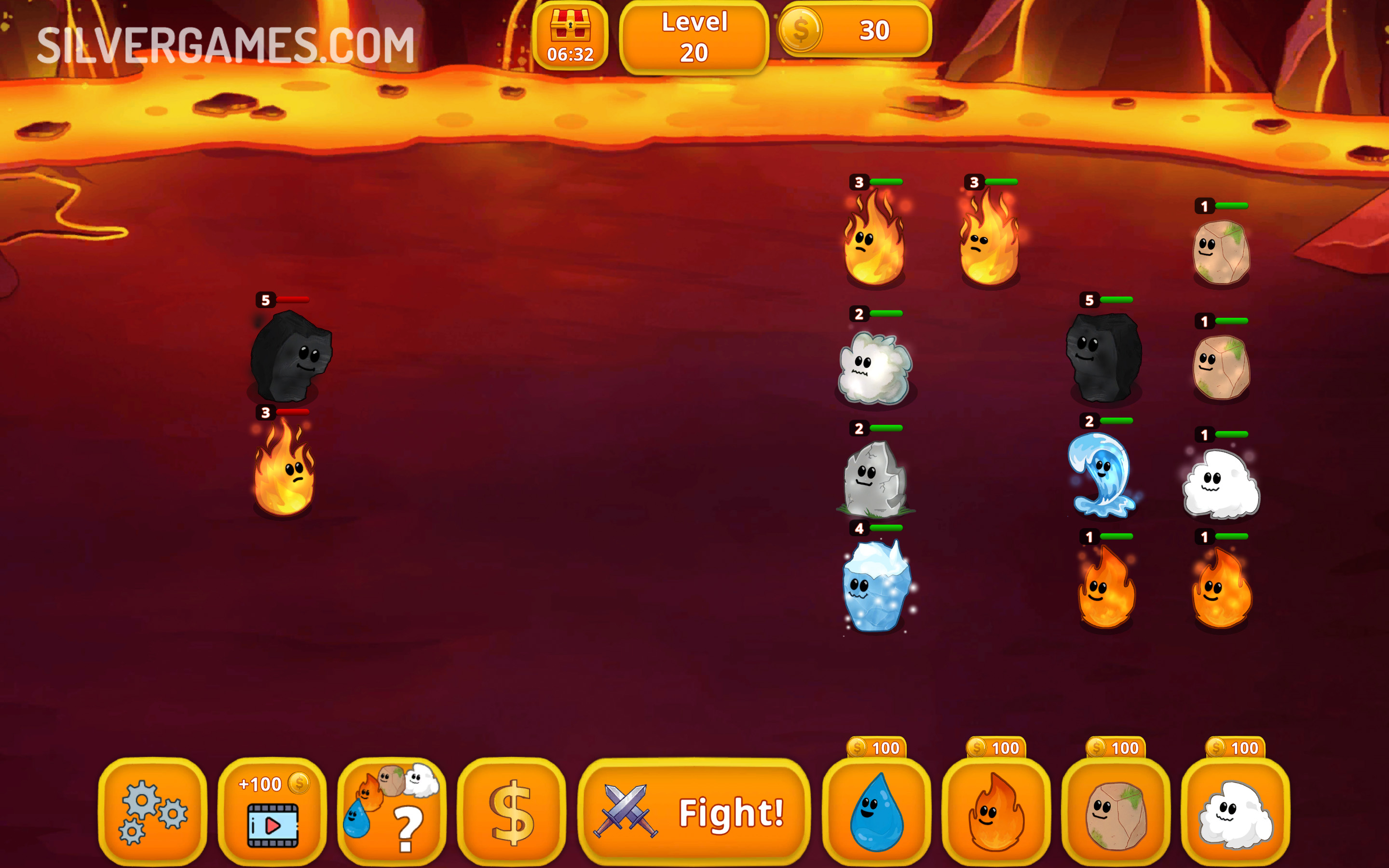The width and height of the screenshot is (1389, 868).
Task: Buy a fire unit for 100
Action: (996, 811)
